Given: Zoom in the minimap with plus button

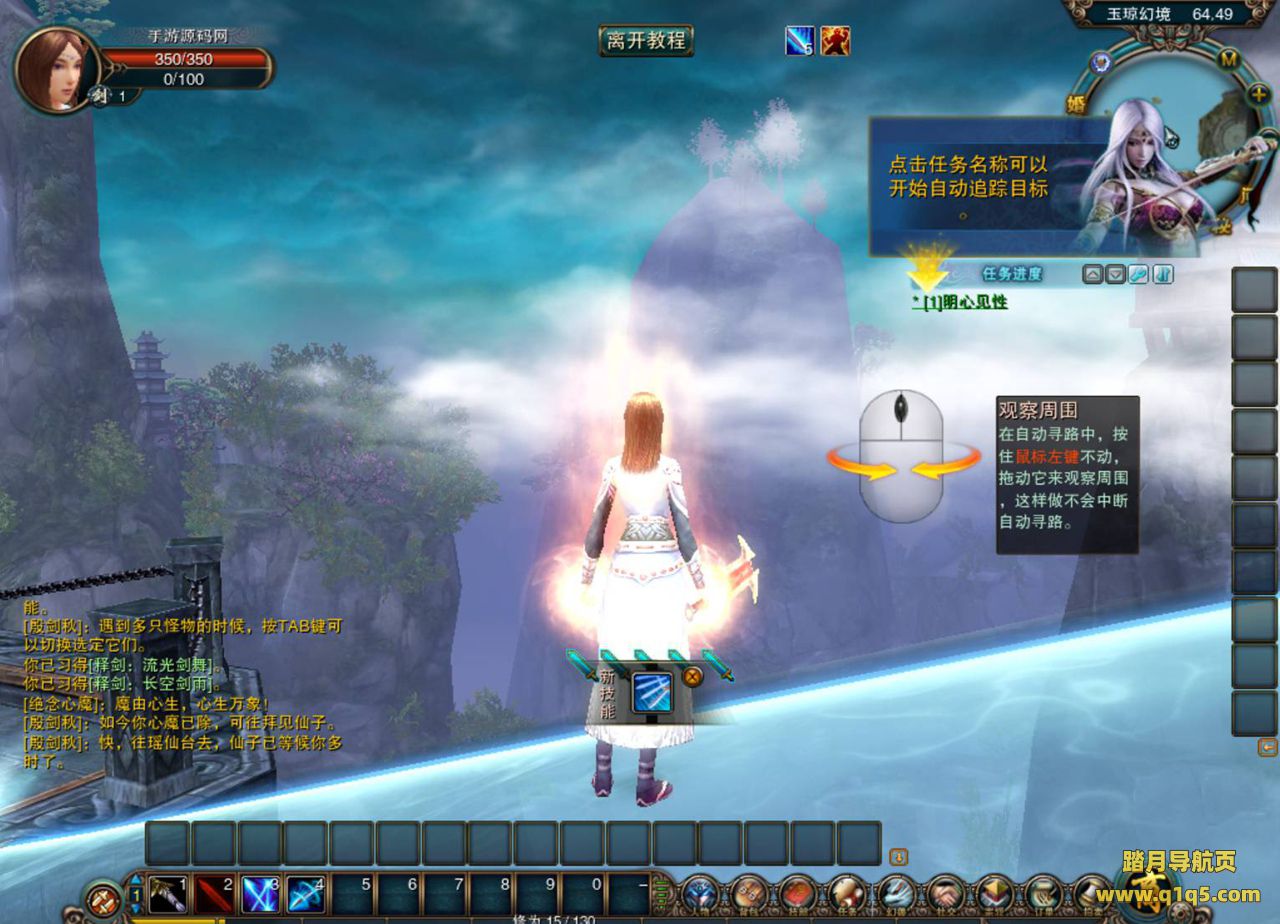Looking at the screenshot, I should (1259, 94).
